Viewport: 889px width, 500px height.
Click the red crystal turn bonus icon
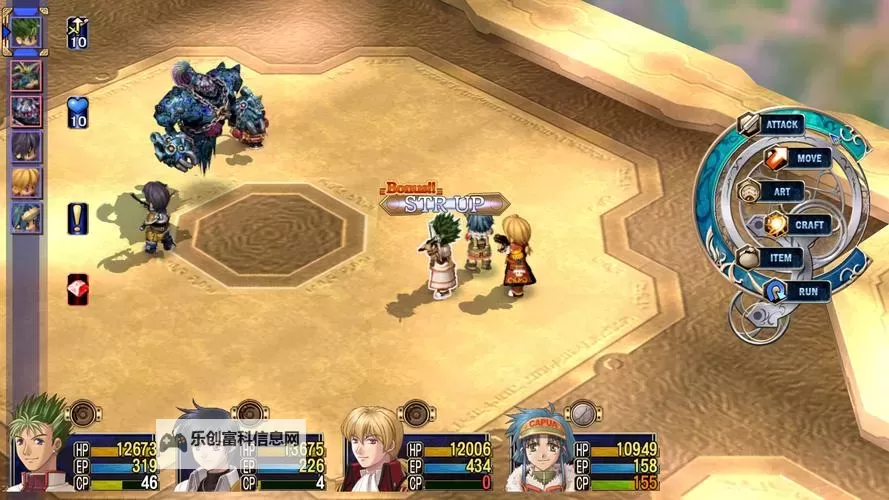pos(78,289)
